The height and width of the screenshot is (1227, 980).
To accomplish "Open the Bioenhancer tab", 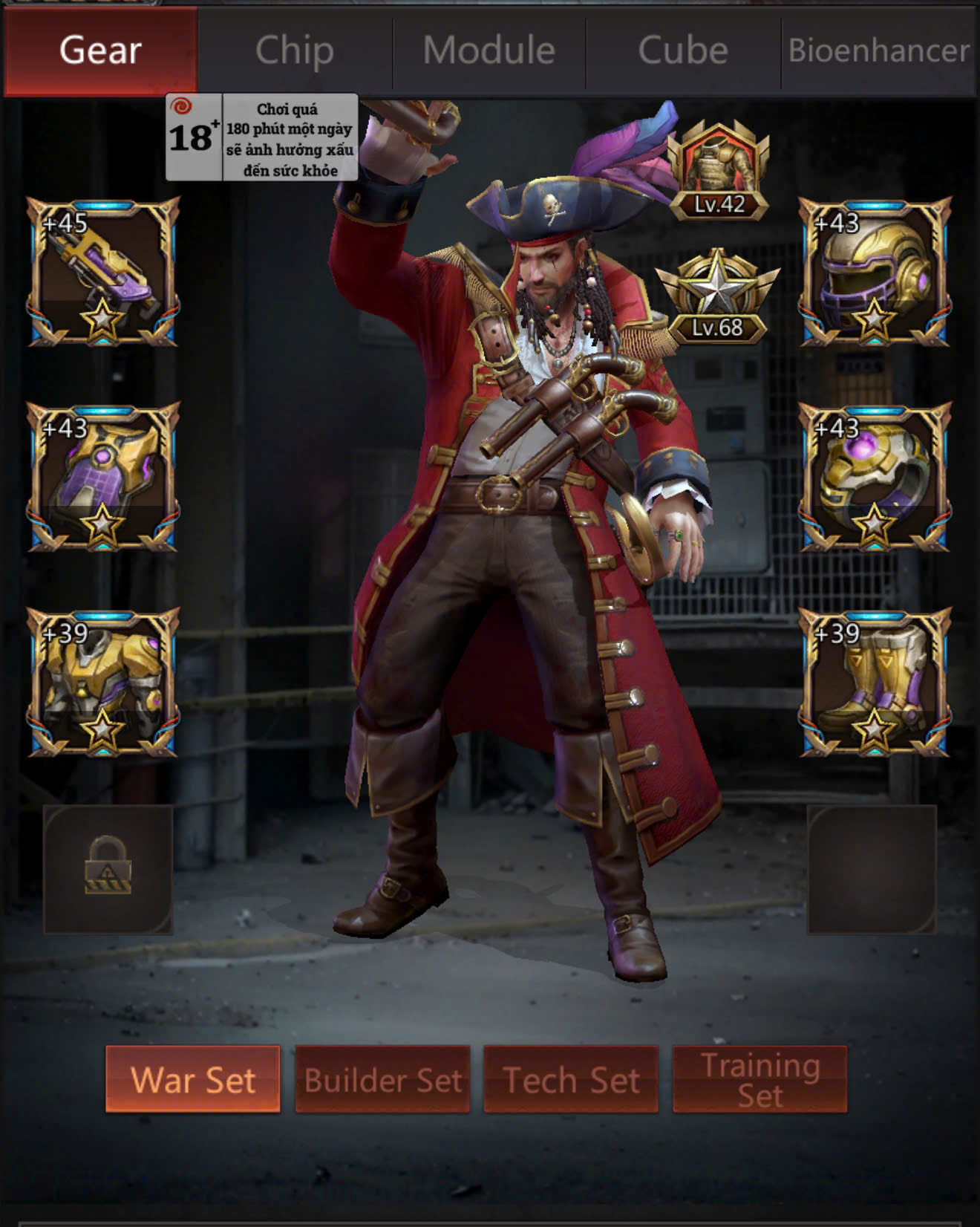I will tap(878, 51).
